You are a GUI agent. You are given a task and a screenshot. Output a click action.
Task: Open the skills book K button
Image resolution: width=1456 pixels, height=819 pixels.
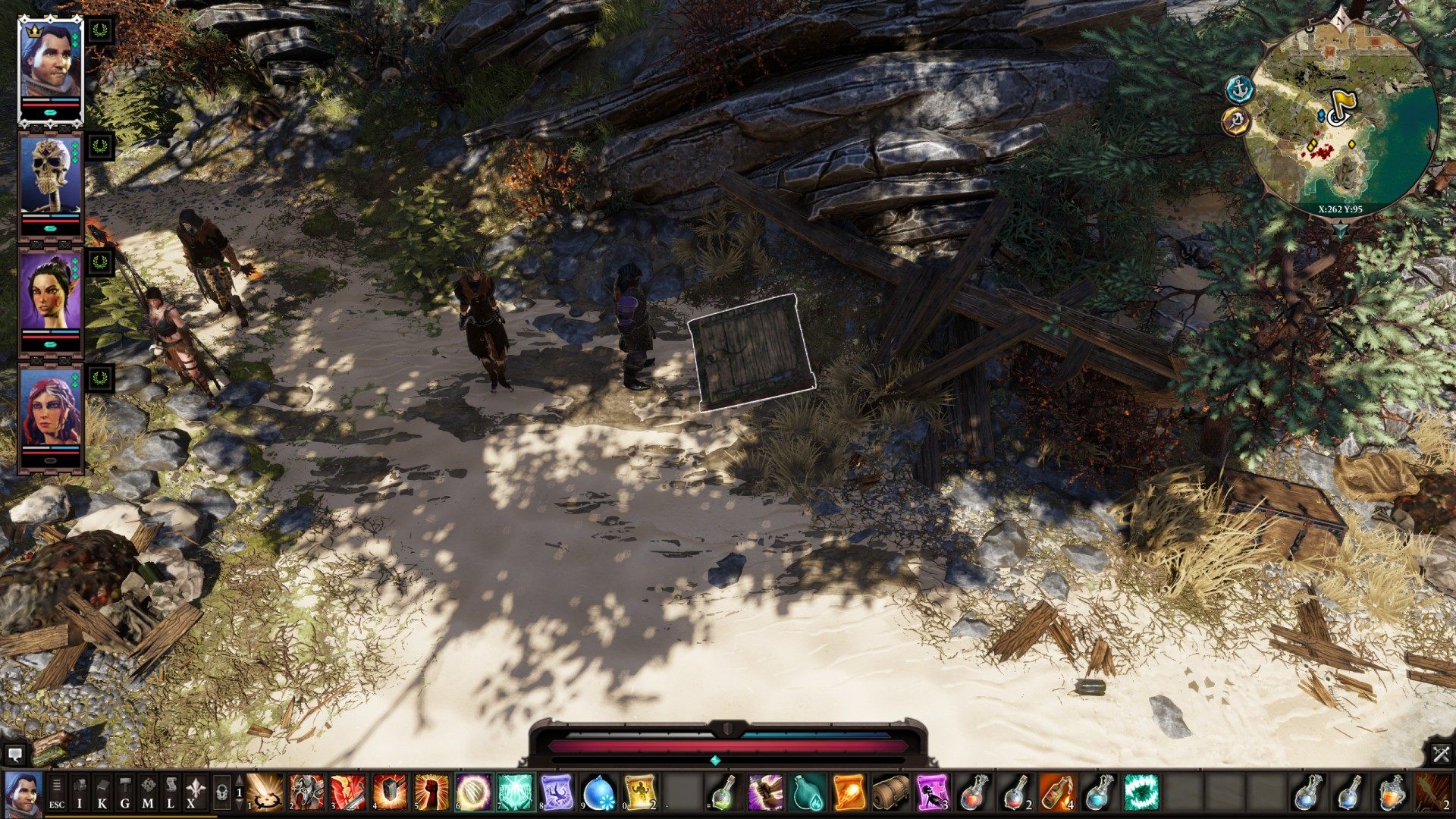point(102,792)
